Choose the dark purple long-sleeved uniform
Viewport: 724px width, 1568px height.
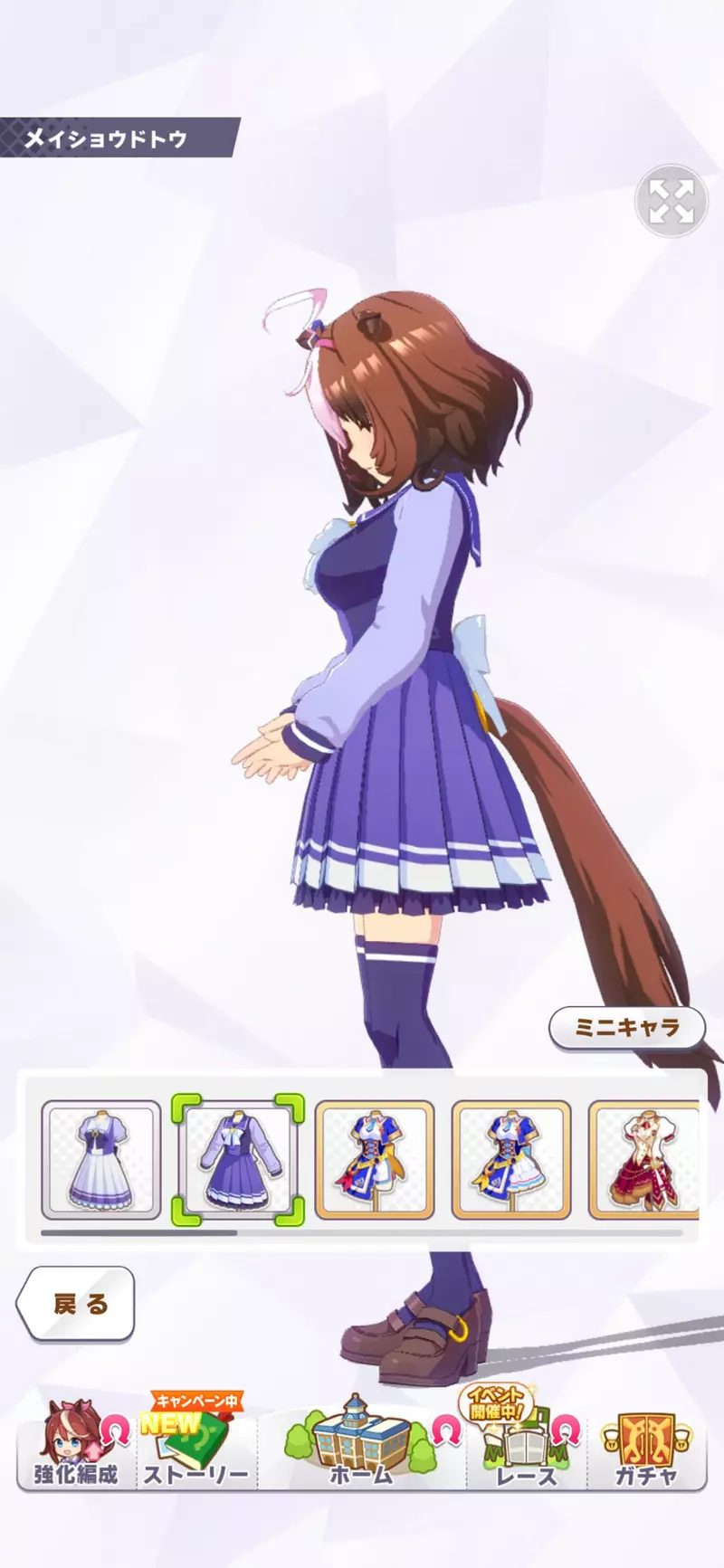coord(238,1159)
